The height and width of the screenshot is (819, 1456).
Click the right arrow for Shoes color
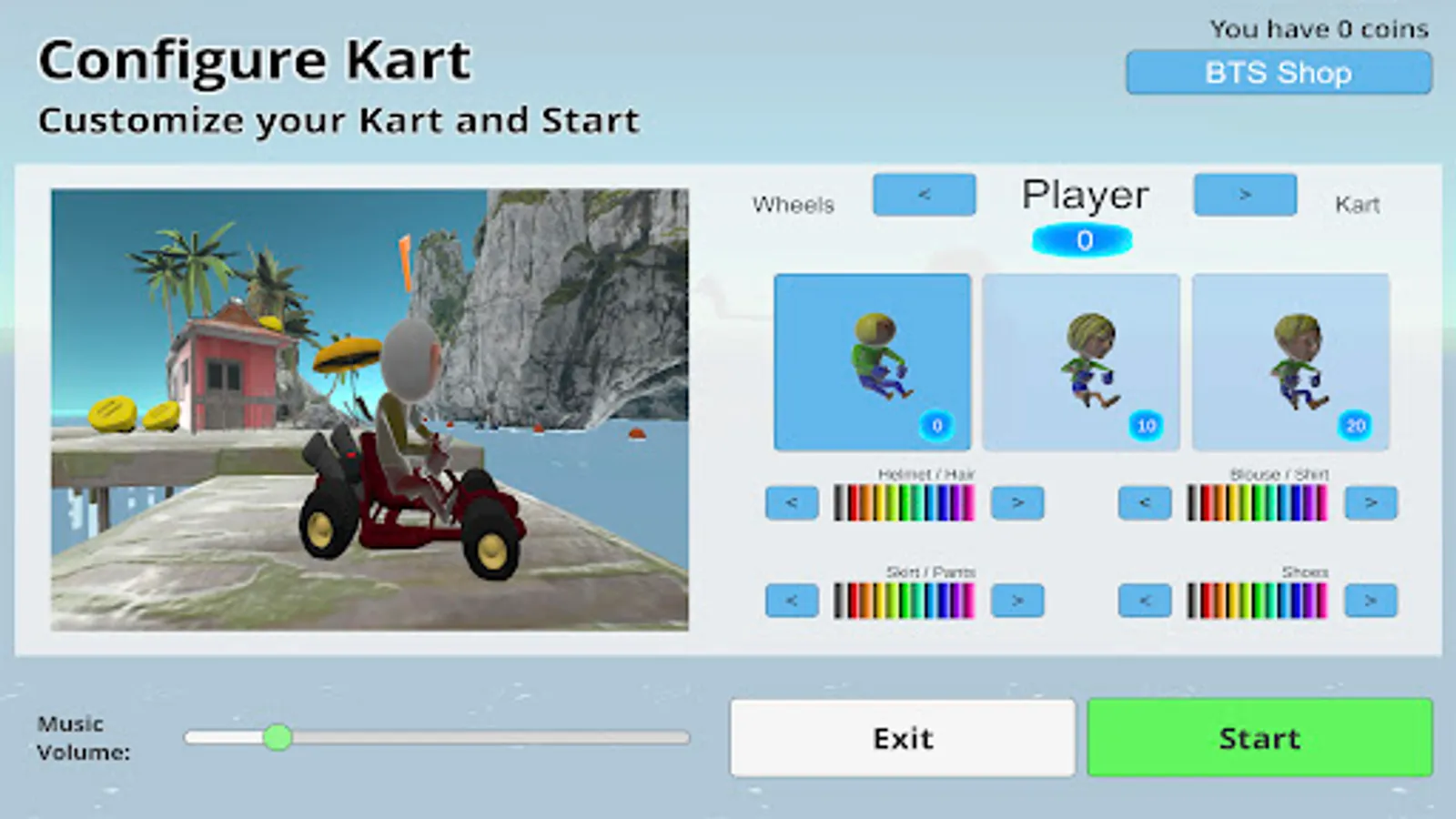[x=1371, y=600]
